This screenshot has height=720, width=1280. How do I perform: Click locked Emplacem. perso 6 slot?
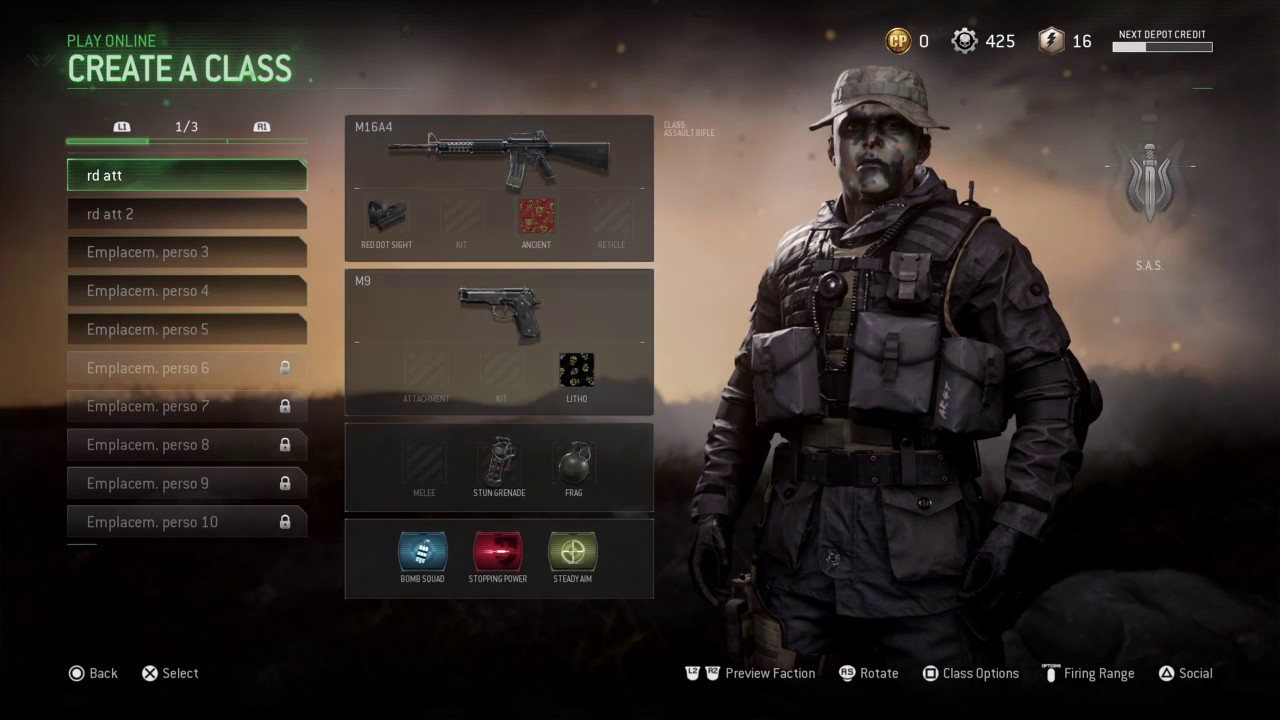coord(187,368)
